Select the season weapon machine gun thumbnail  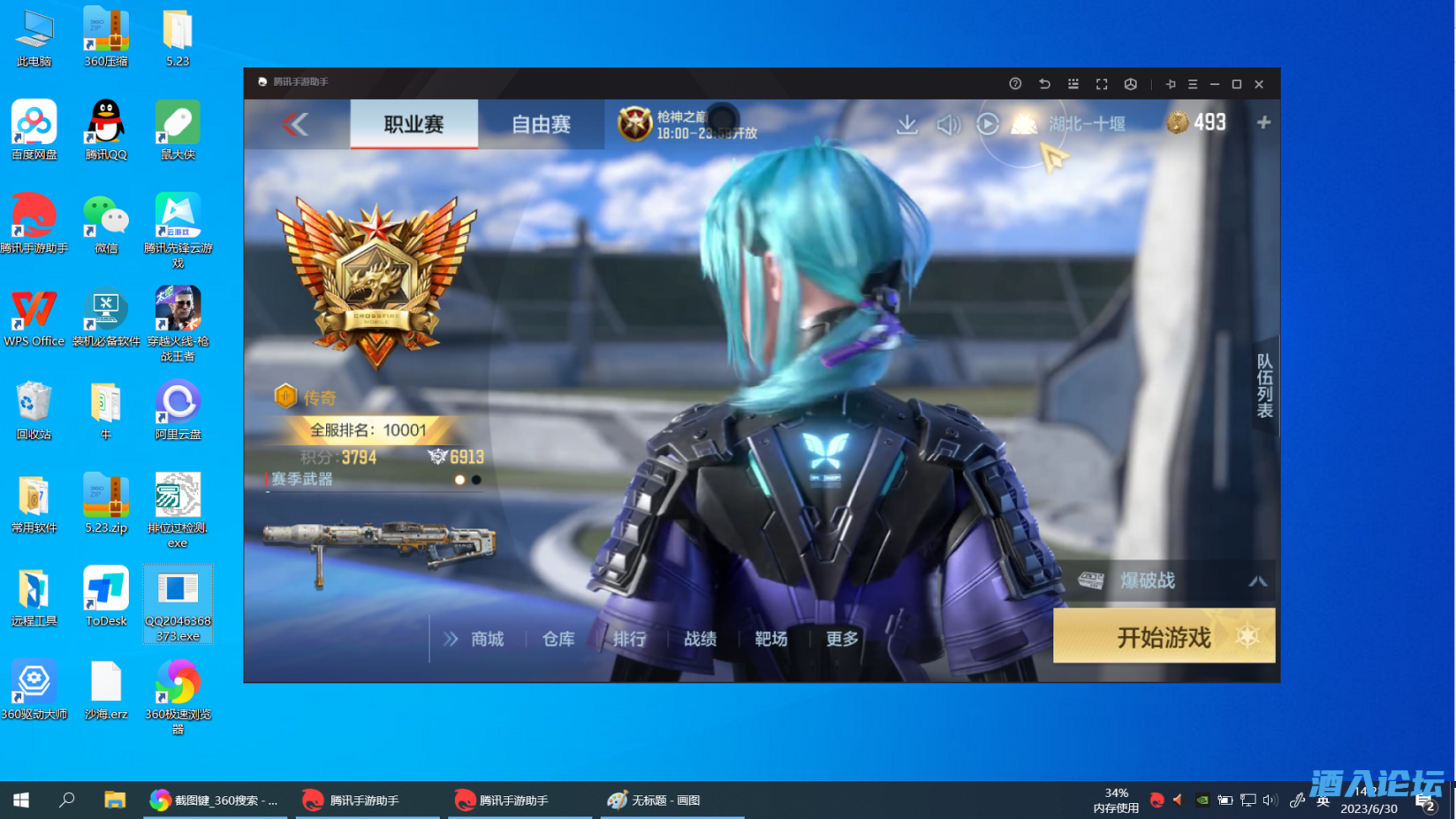[378, 542]
